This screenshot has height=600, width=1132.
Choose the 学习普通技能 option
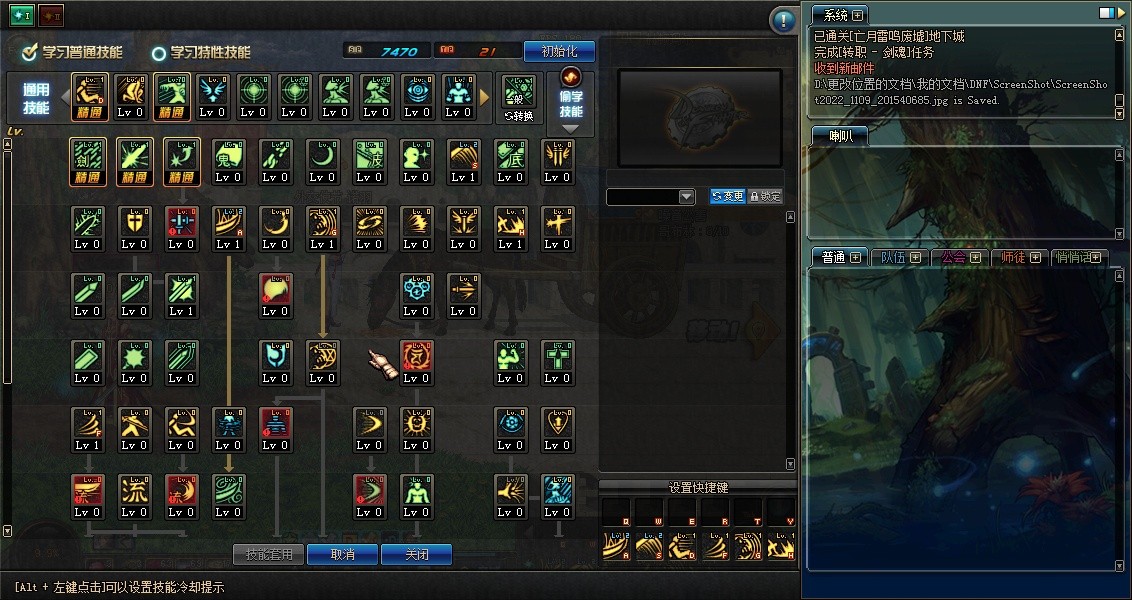click(x=74, y=52)
